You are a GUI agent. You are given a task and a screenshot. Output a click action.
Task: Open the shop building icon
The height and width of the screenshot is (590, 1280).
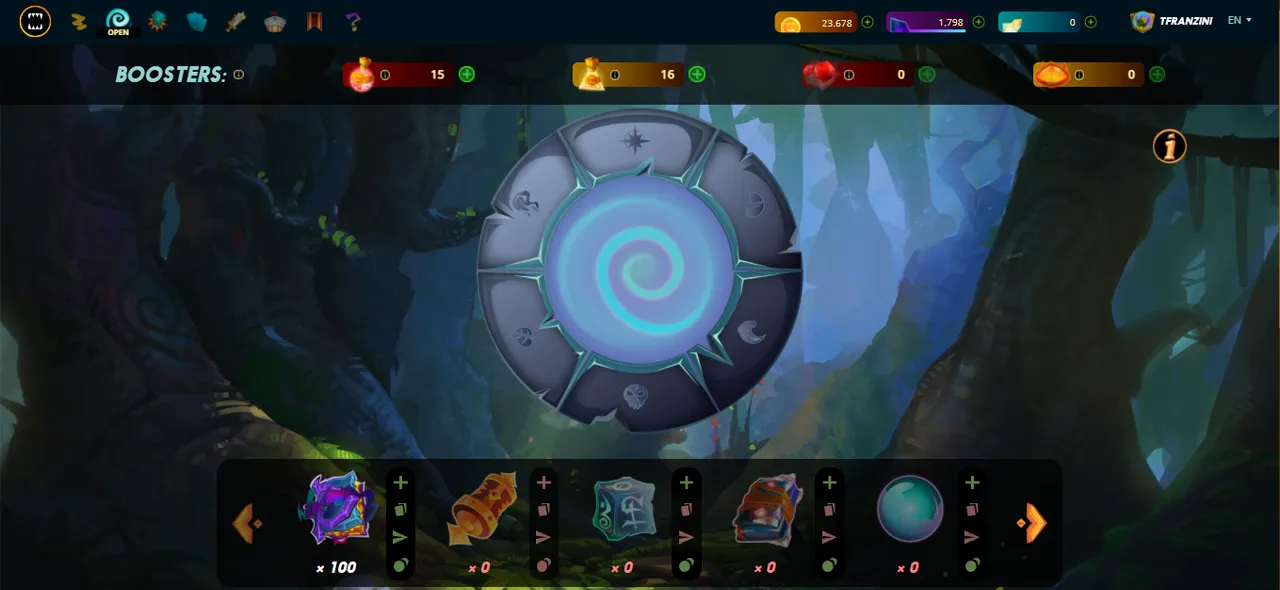275,21
